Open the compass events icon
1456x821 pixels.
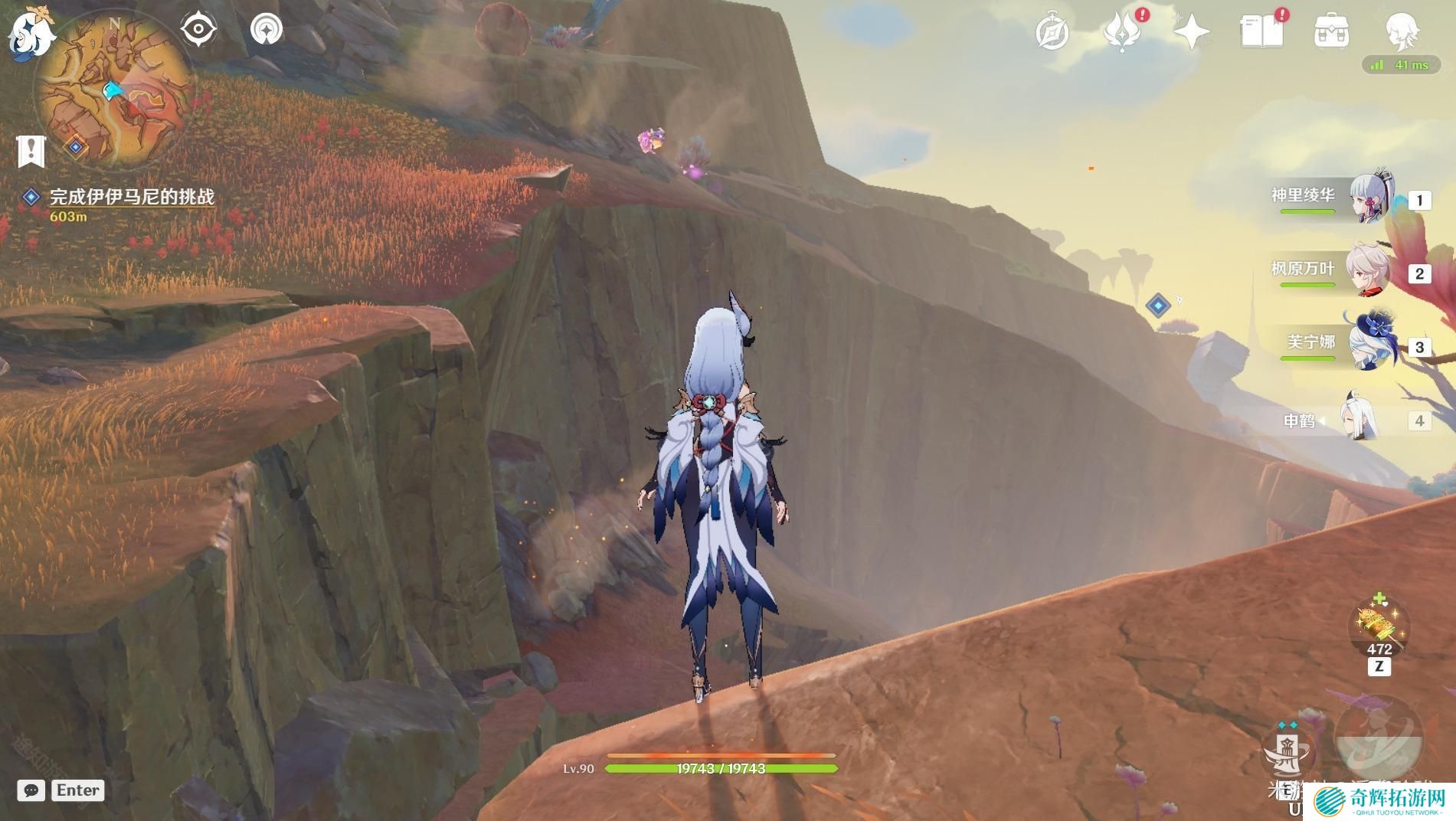click(1052, 33)
